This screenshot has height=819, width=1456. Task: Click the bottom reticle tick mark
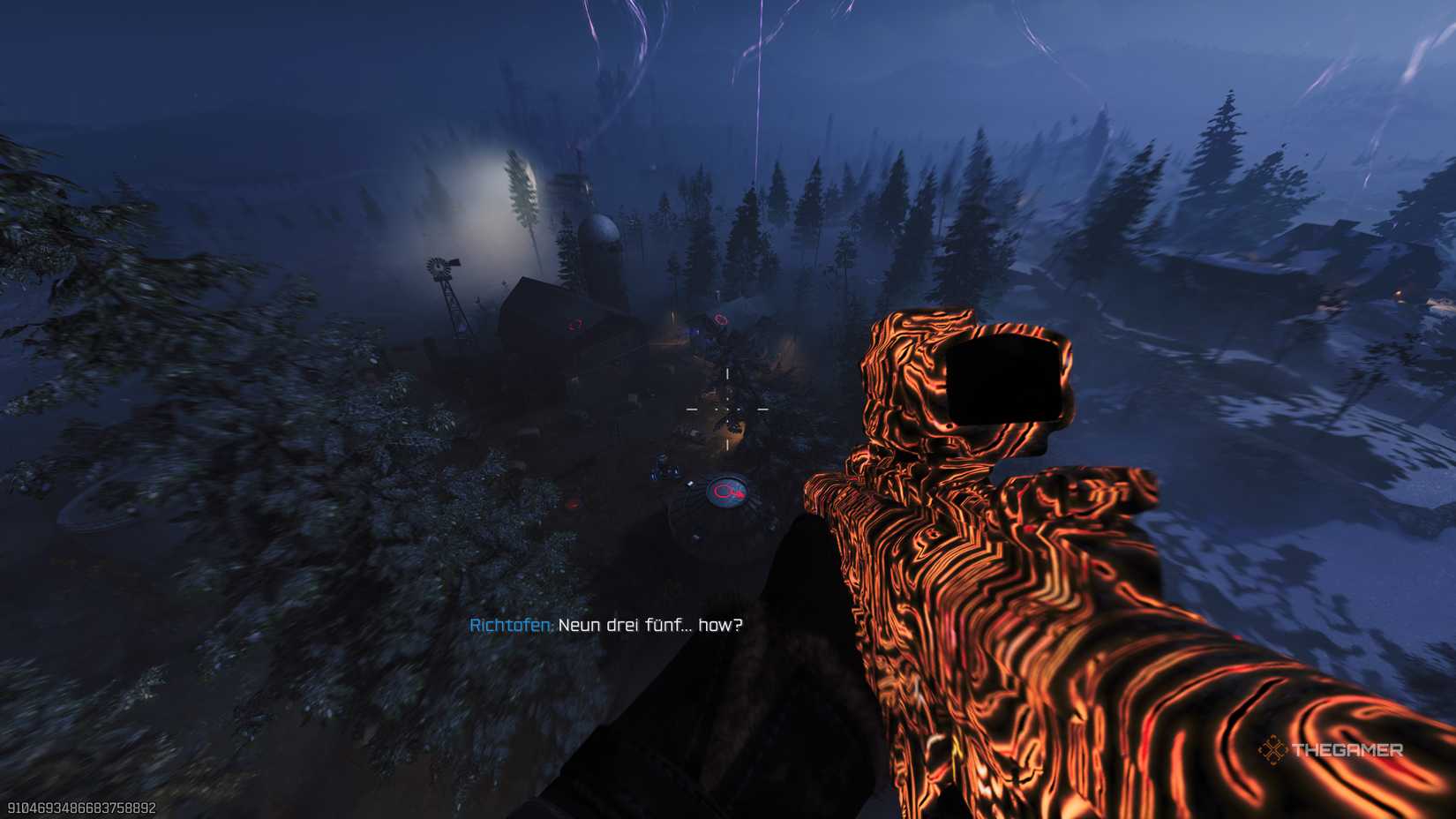coord(727,444)
